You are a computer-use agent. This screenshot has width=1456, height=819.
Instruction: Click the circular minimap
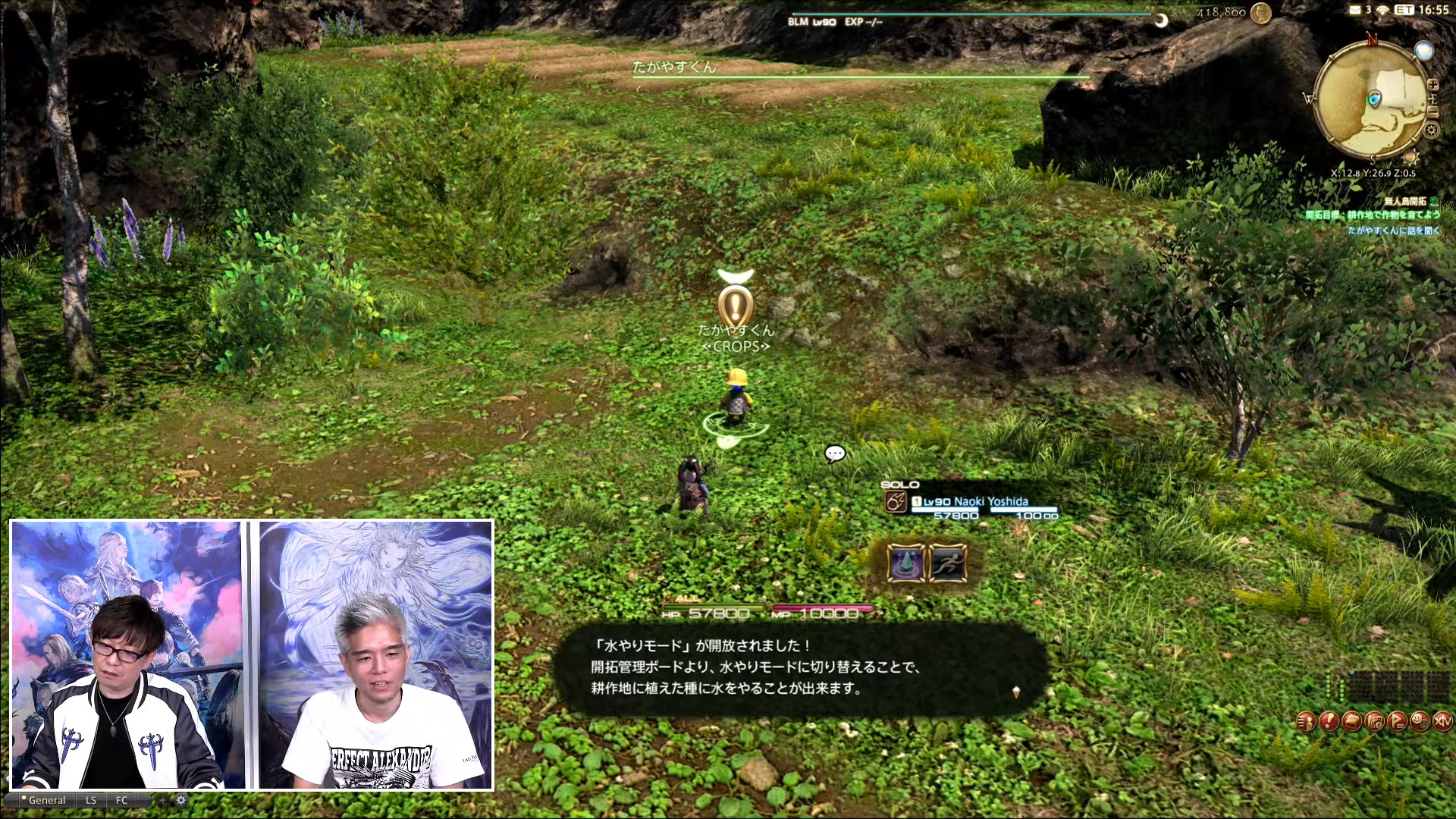[x=1371, y=99]
